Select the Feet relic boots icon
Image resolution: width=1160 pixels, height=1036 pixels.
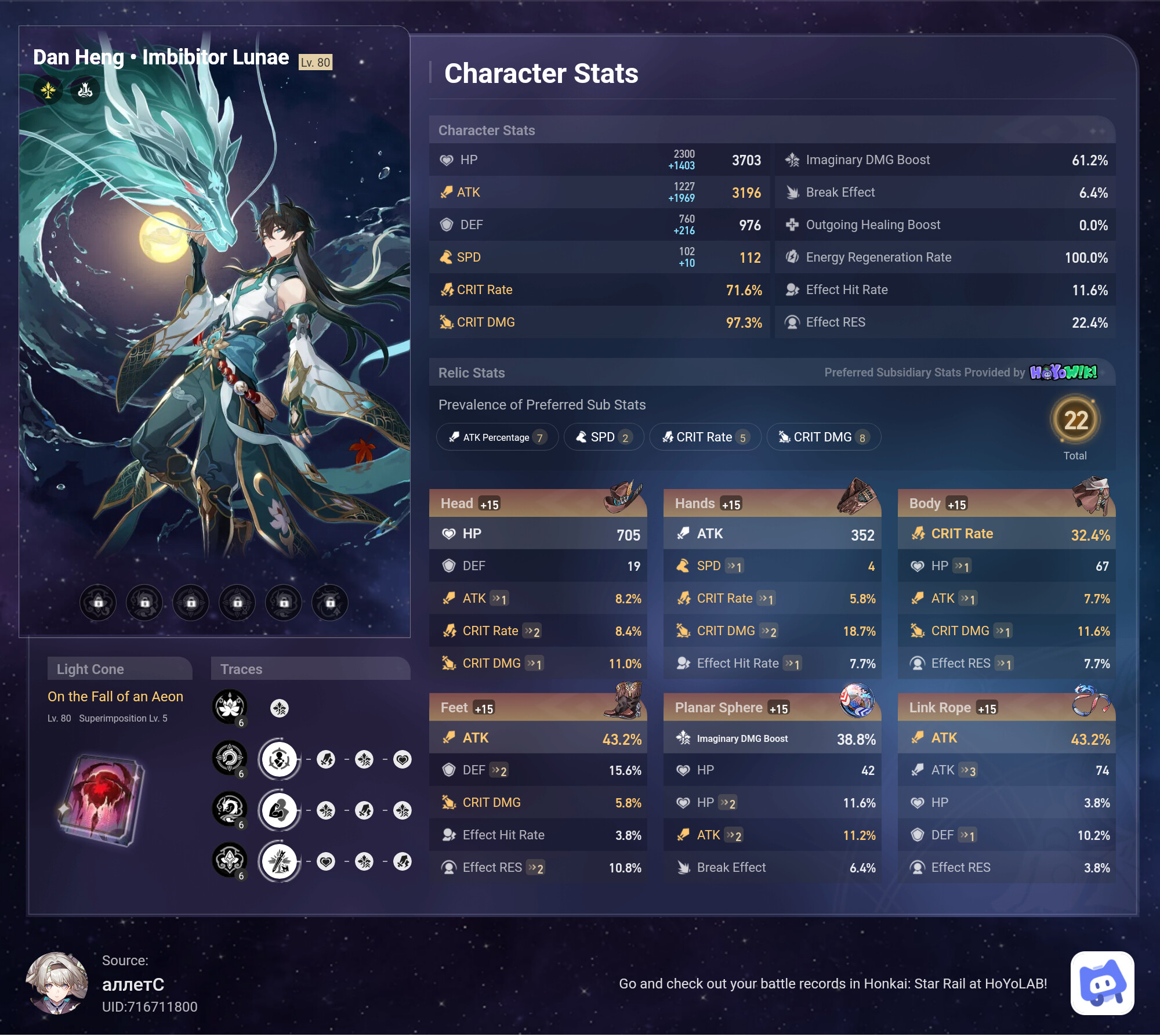pyautogui.click(x=623, y=700)
